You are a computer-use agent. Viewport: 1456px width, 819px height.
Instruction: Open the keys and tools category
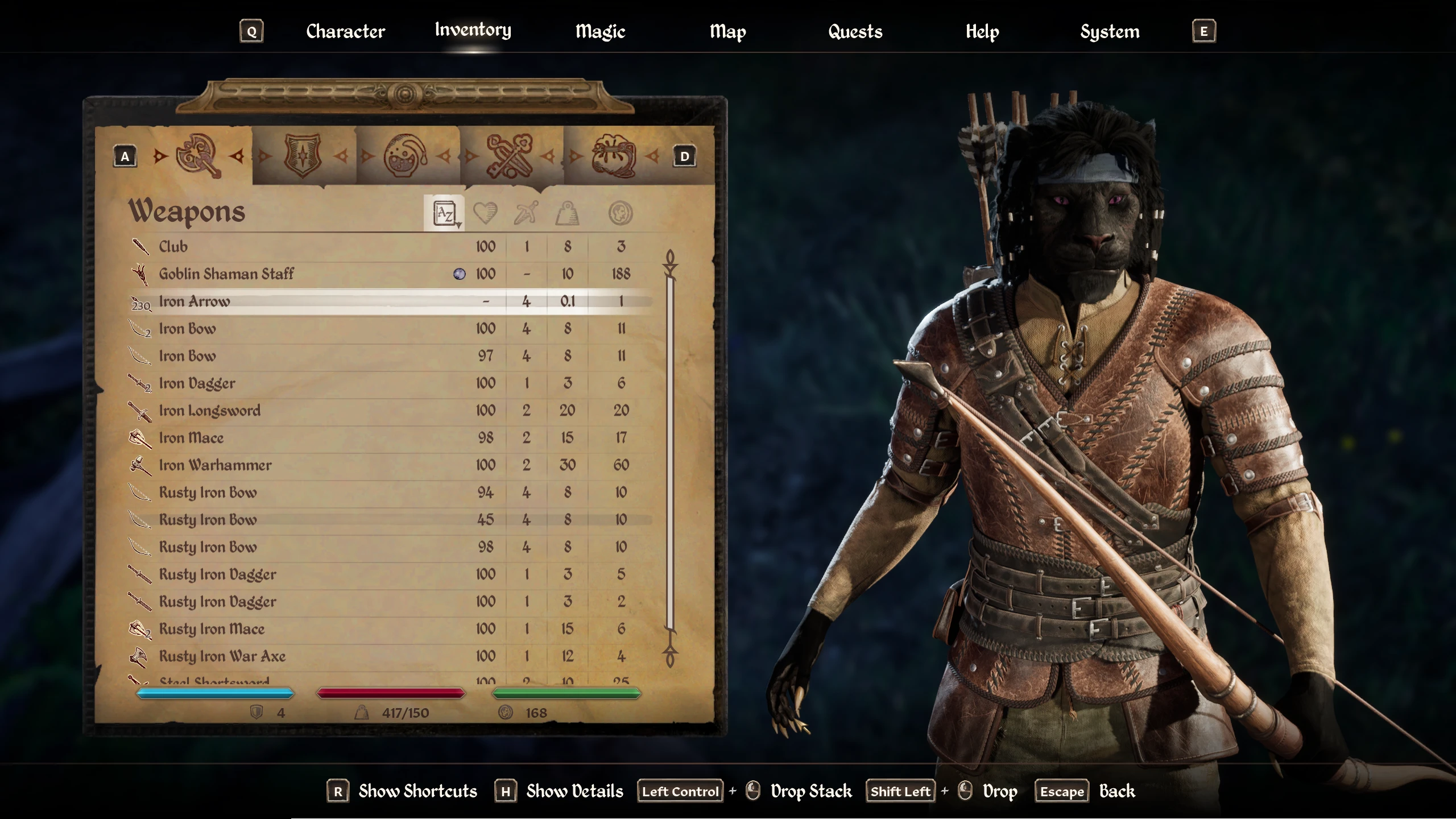click(x=510, y=156)
